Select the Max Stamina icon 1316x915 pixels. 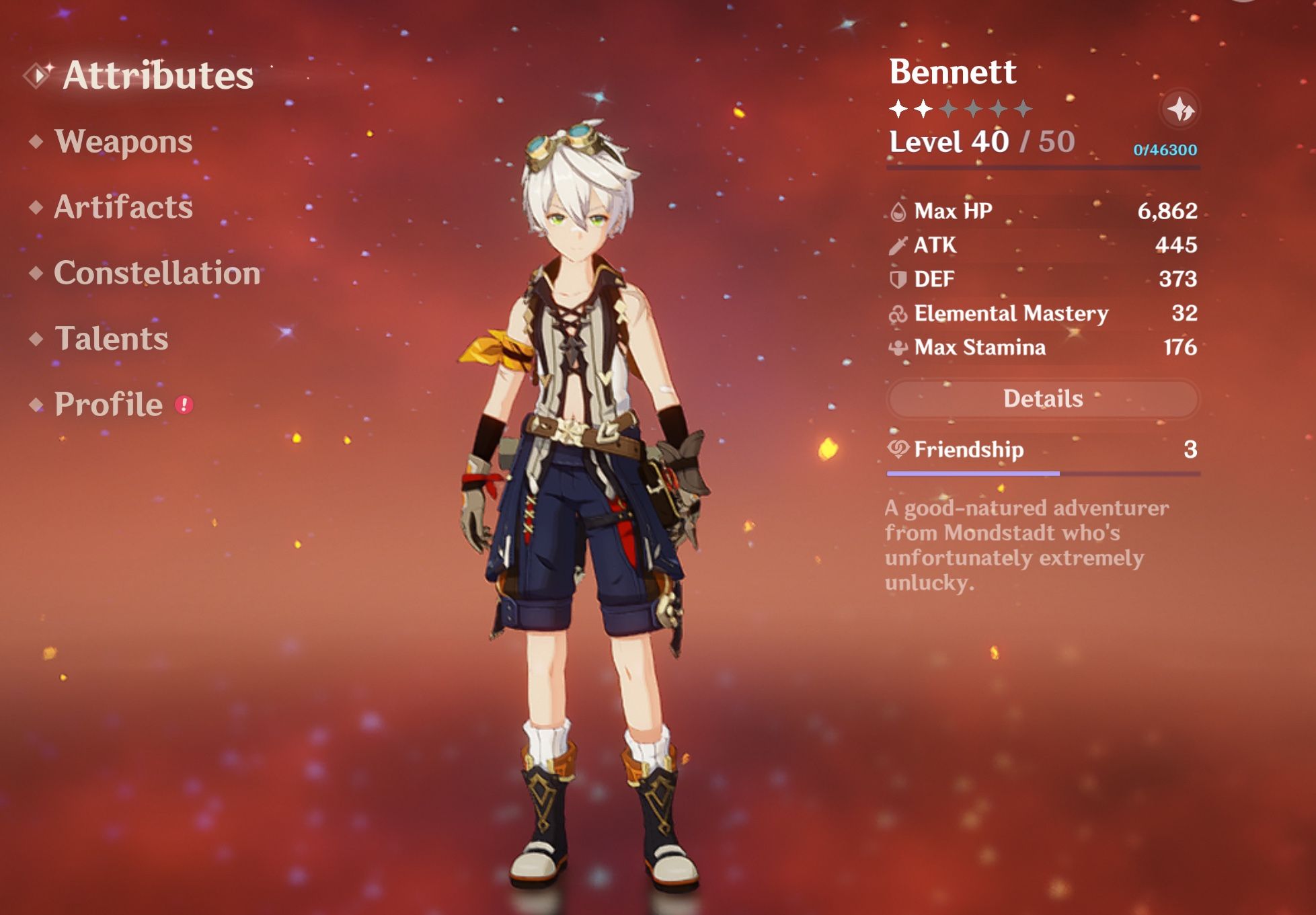pyautogui.click(x=900, y=347)
